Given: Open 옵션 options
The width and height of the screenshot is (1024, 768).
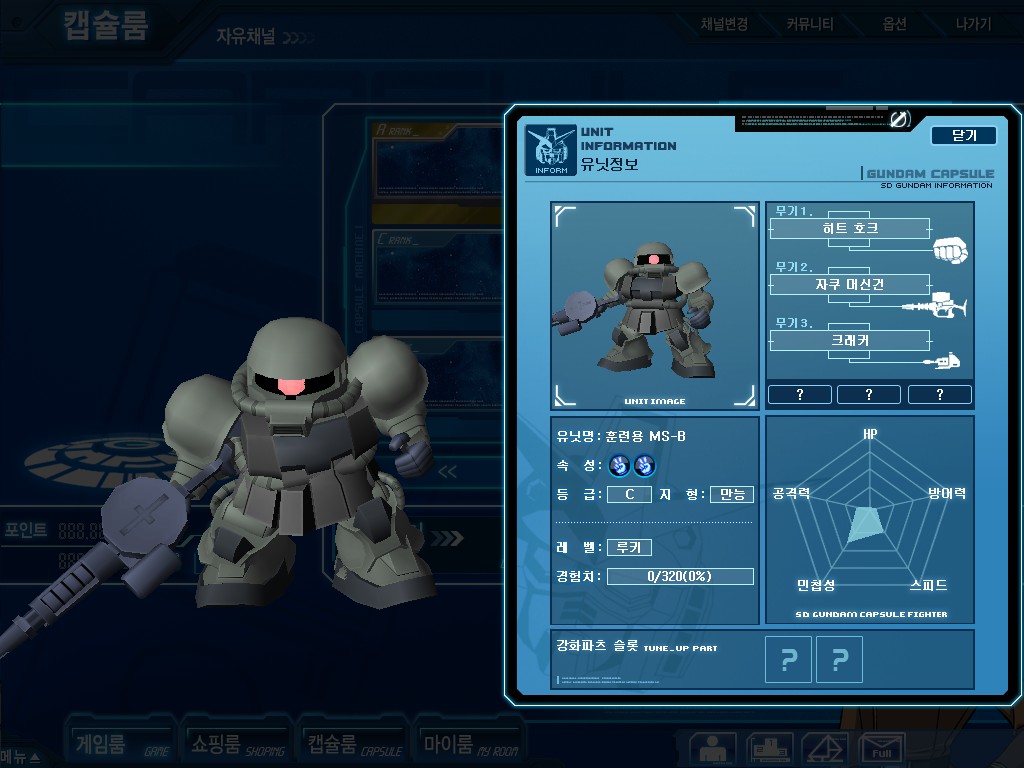Looking at the screenshot, I should (x=894, y=24).
